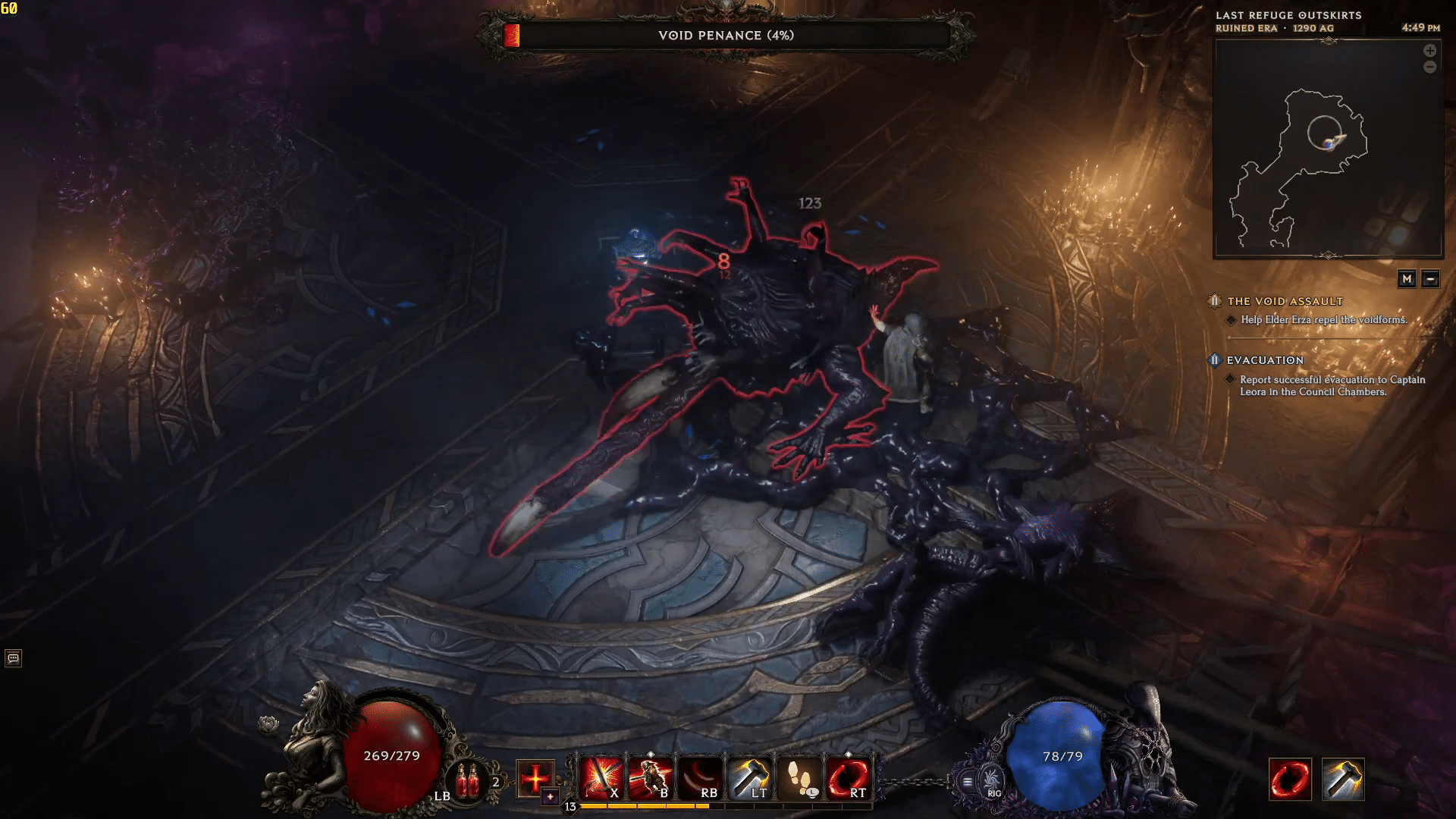Select the red whirlwind buff icon bottom right

click(x=1291, y=779)
